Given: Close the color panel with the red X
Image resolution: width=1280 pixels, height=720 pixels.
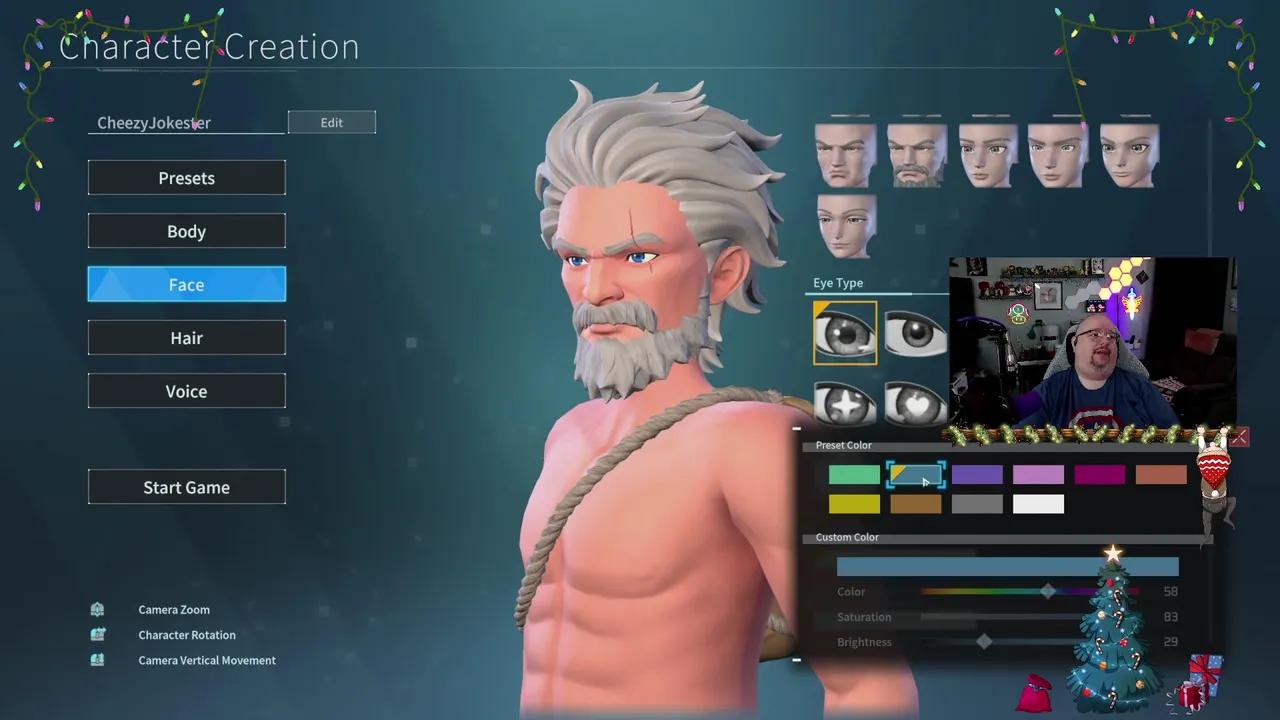Looking at the screenshot, I should tap(1239, 437).
